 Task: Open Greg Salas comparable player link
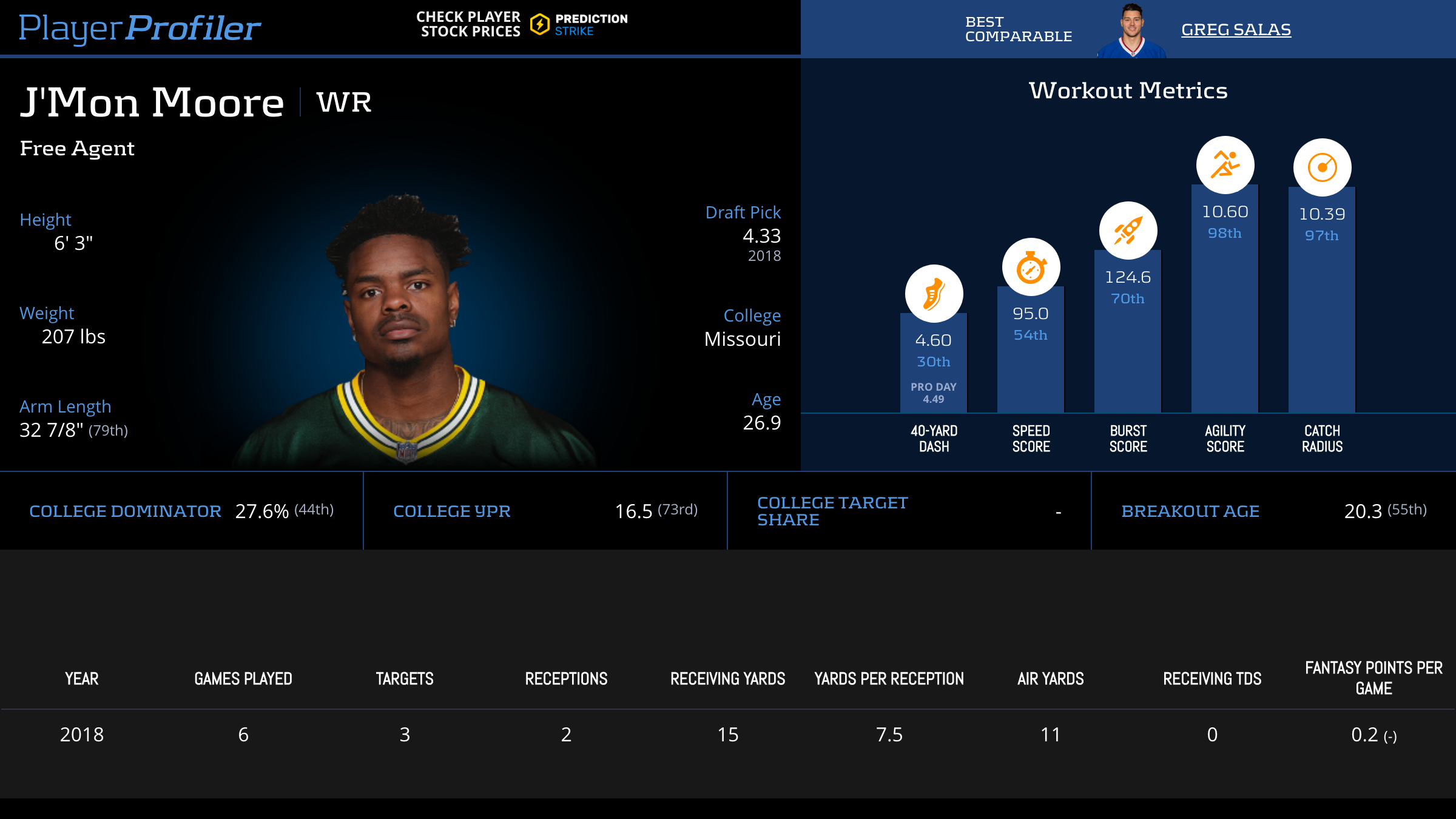(1236, 29)
